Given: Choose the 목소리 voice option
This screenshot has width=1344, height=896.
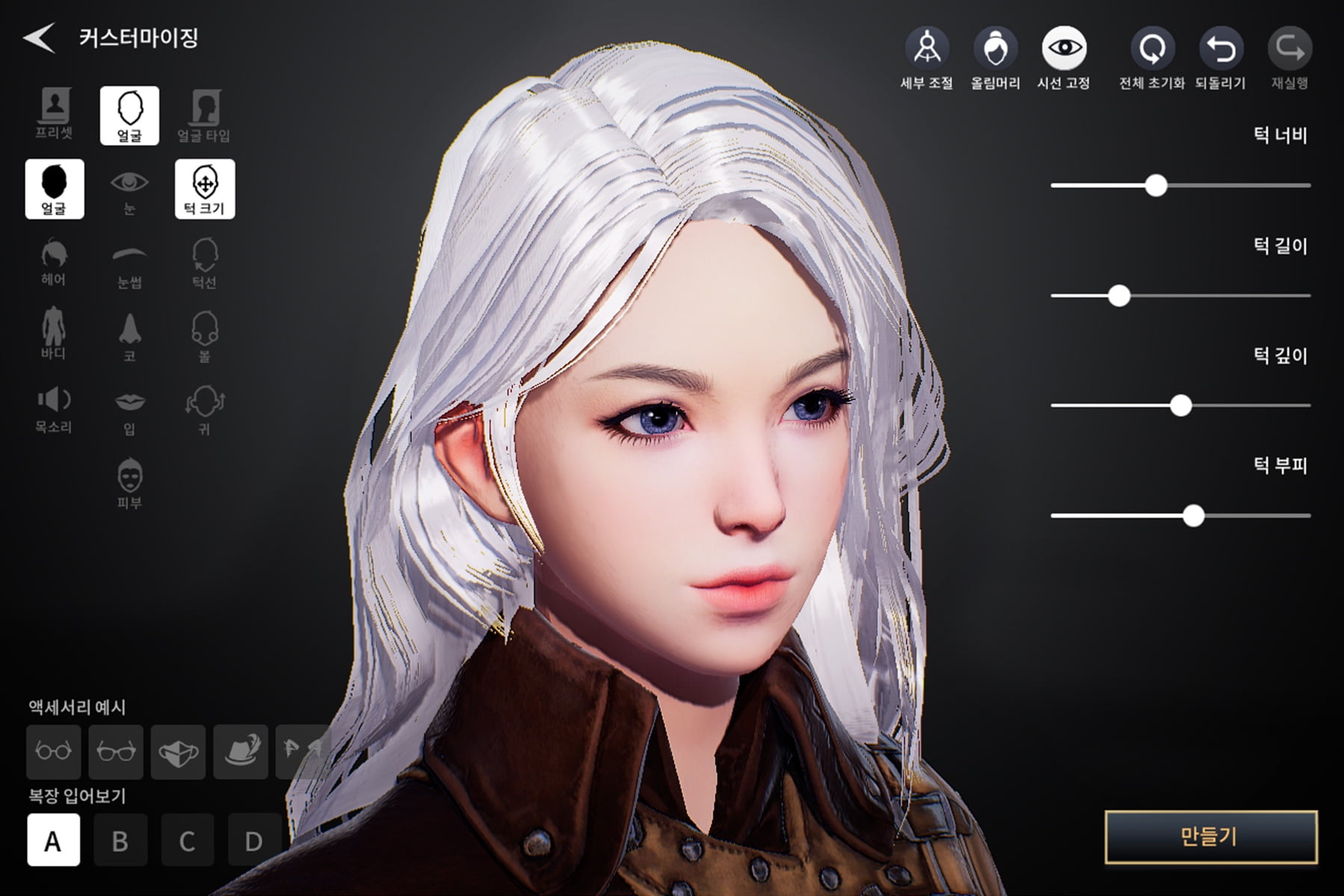Looking at the screenshot, I should point(54,408).
